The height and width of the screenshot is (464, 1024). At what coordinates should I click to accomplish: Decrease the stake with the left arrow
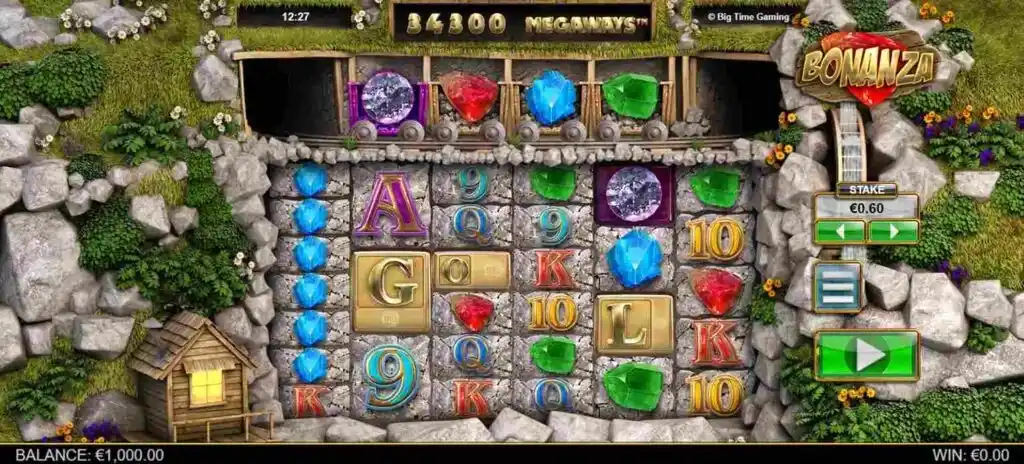[x=840, y=232]
